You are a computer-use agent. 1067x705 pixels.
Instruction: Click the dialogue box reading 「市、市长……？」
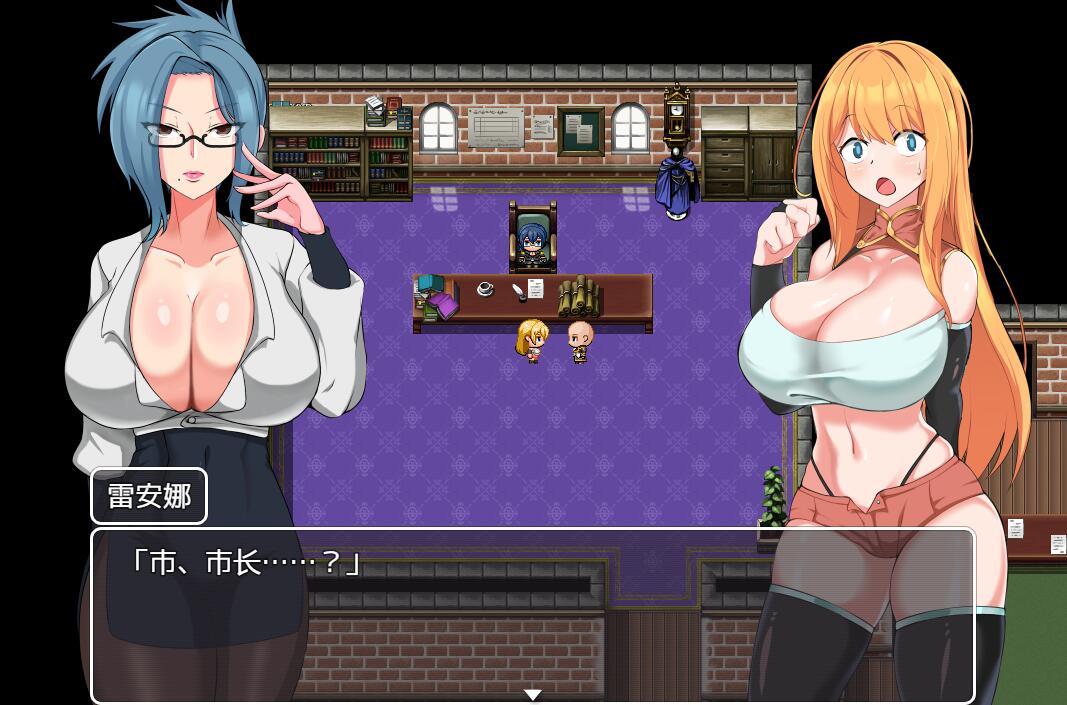click(532, 614)
